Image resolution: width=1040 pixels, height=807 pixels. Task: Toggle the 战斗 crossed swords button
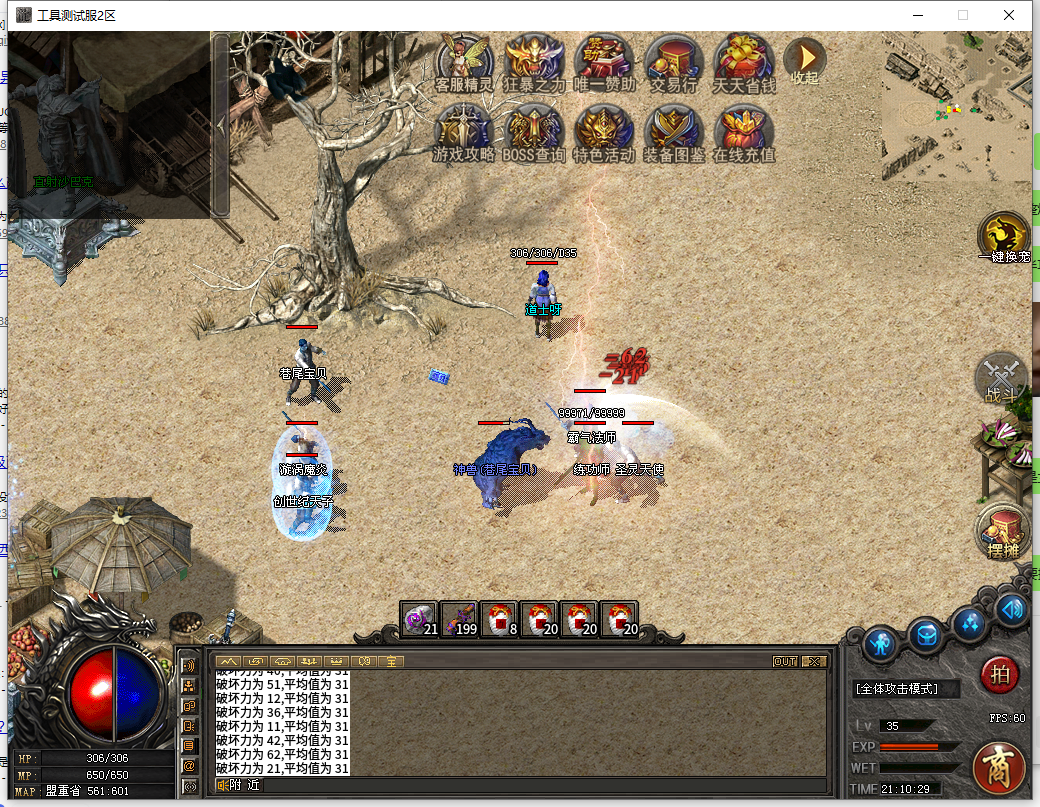pyautogui.click(x=1001, y=377)
